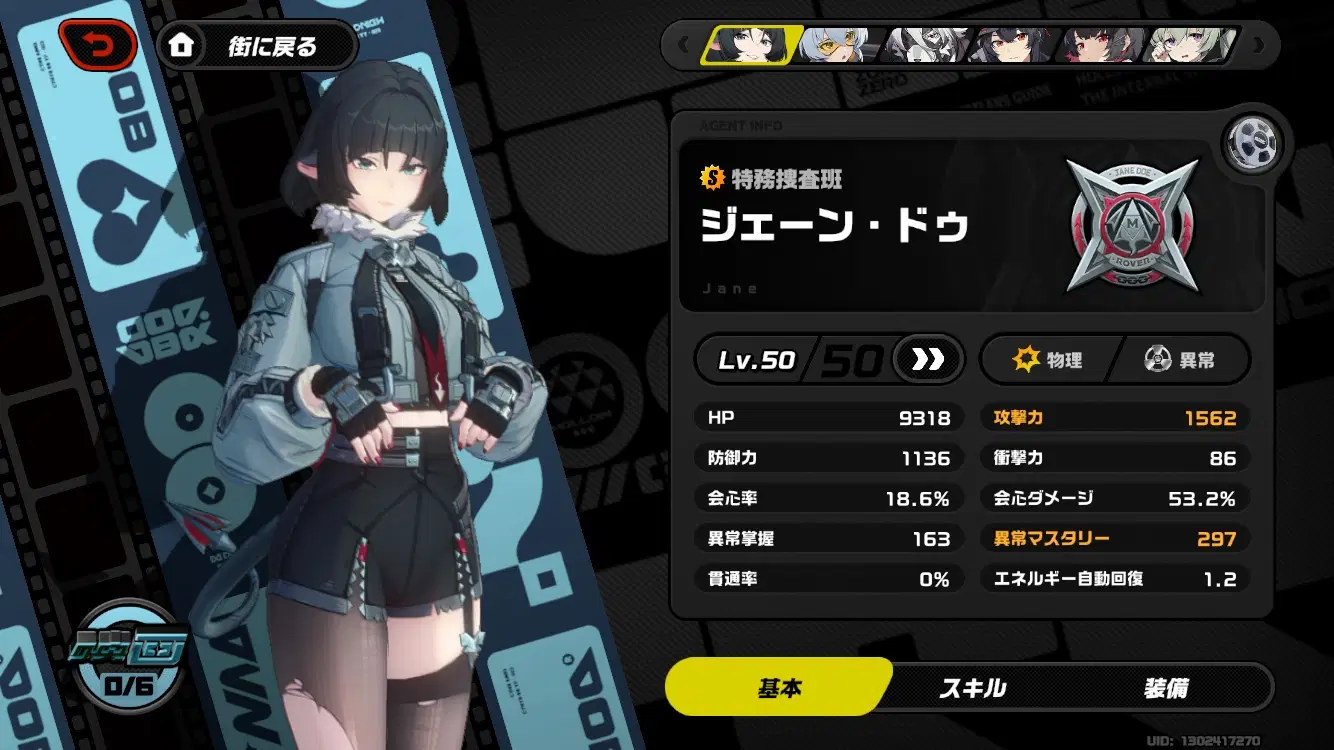
Task: Show previous agents with left arrow
Action: point(684,45)
